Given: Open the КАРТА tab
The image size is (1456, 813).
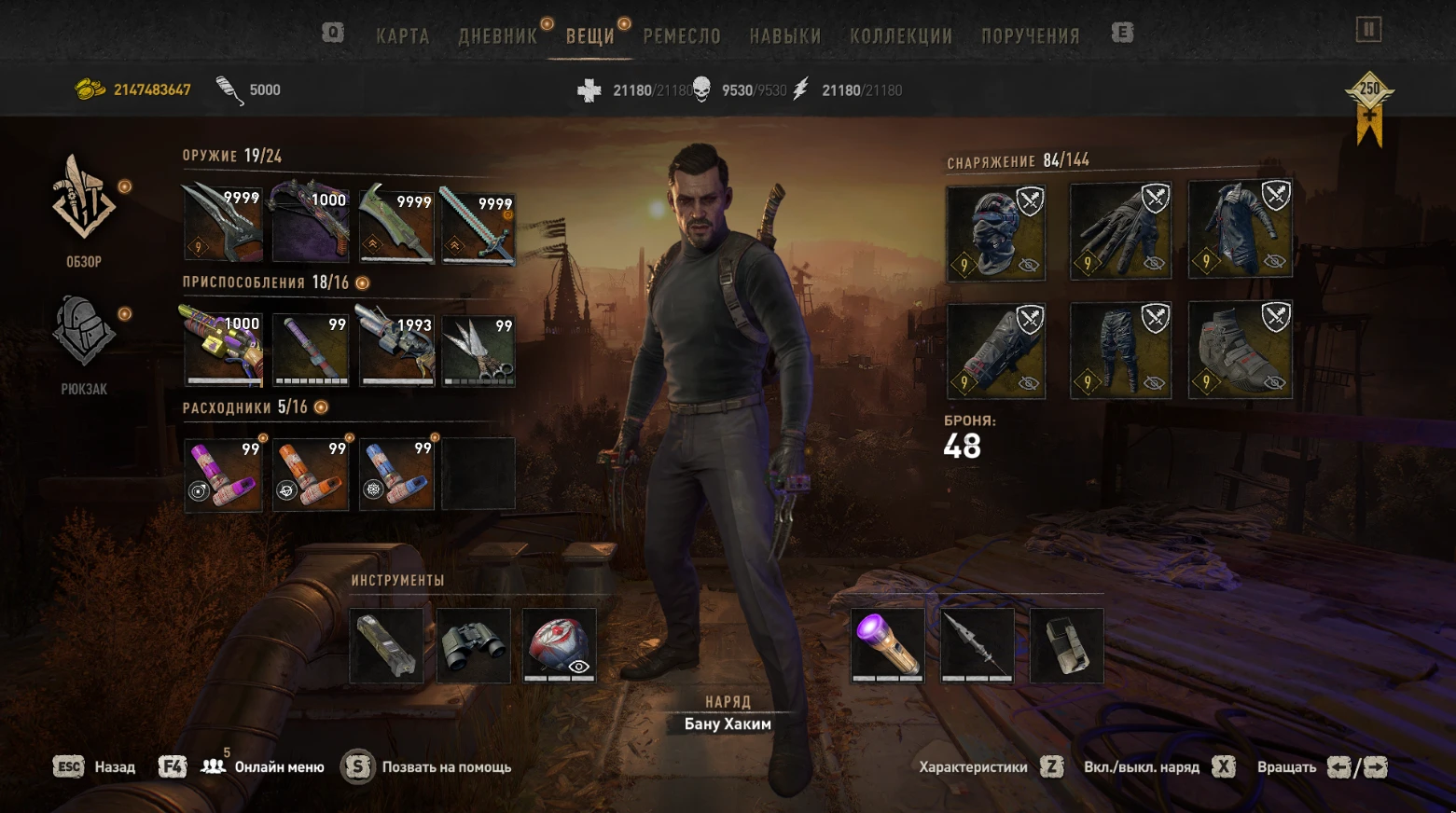Looking at the screenshot, I should coord(402,35).
